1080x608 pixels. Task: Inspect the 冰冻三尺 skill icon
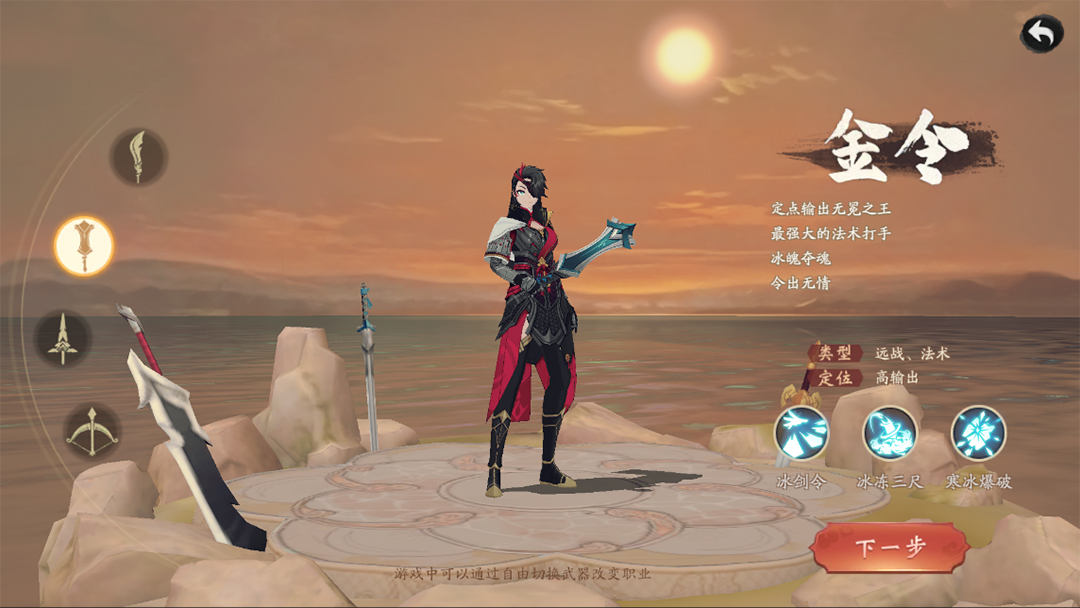click(890, 433)
